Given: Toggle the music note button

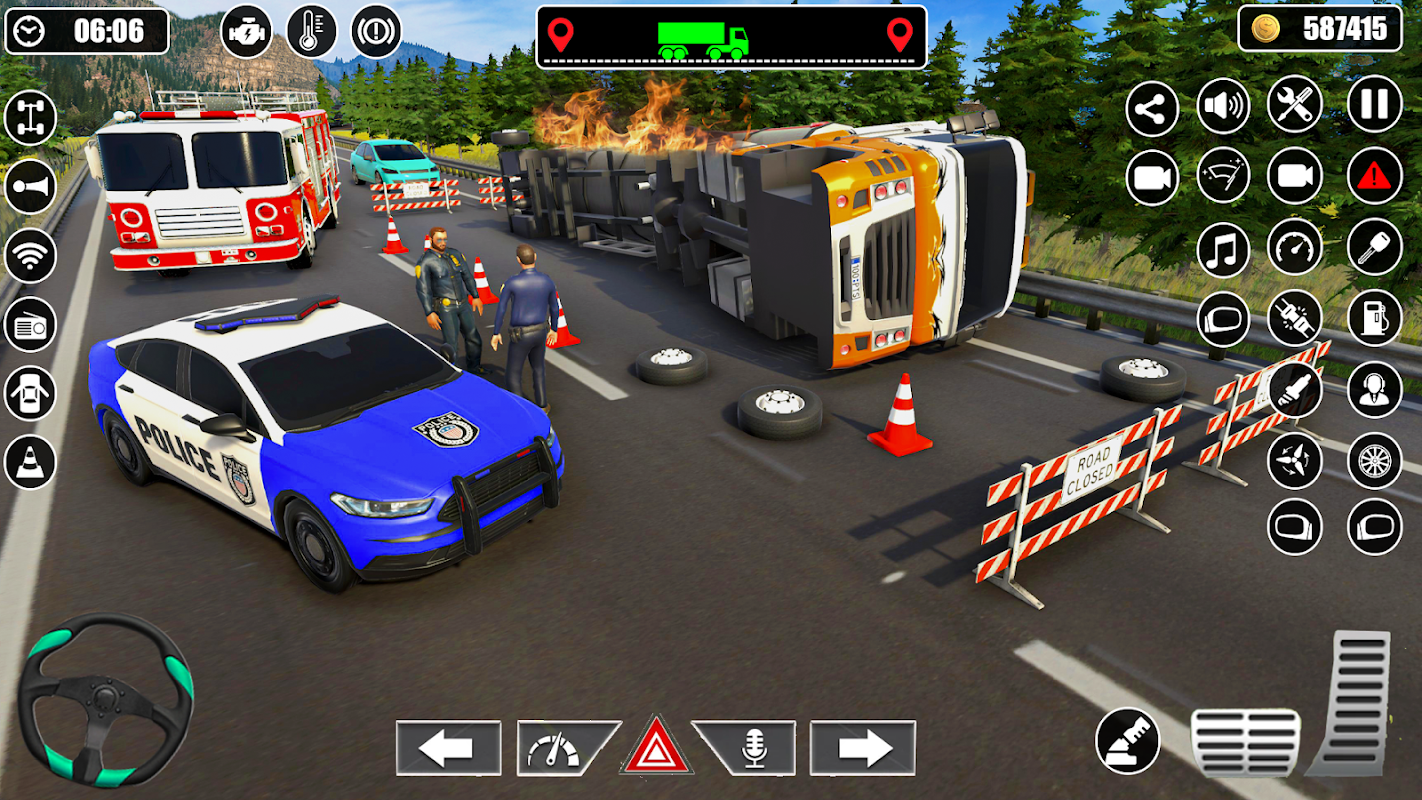Looking at the screenshot, I should (1223, 249).
